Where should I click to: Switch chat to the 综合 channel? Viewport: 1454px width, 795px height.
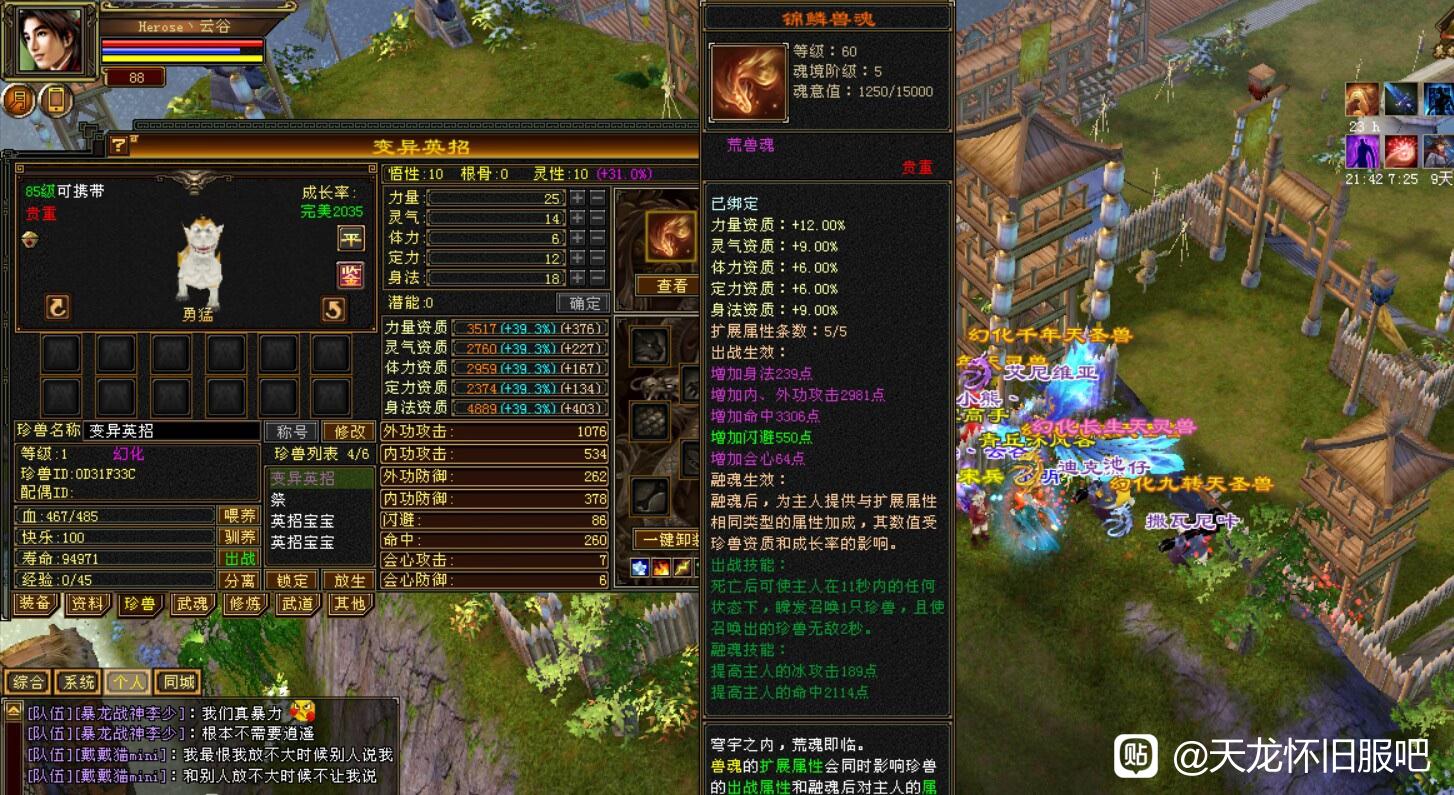pyautogui.click(x=28, y=683)
